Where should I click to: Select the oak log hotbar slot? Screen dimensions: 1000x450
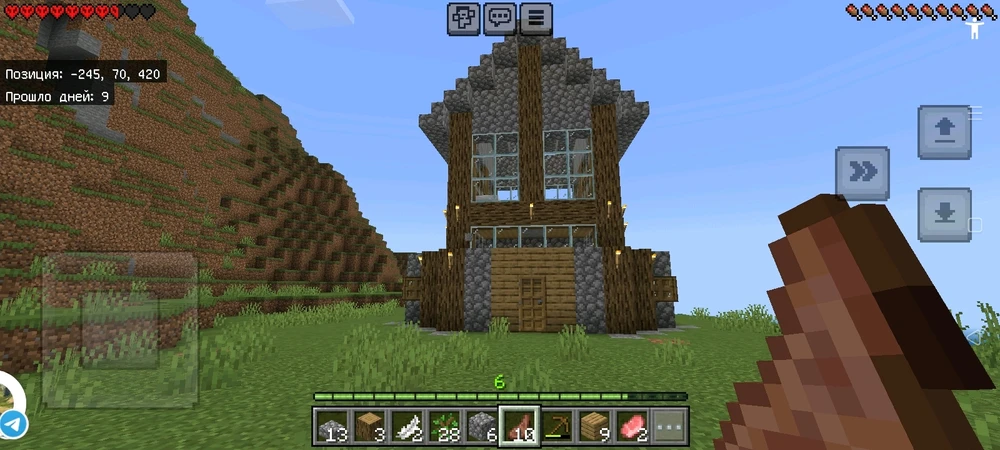pyautogui.click(x=370, y=426)
